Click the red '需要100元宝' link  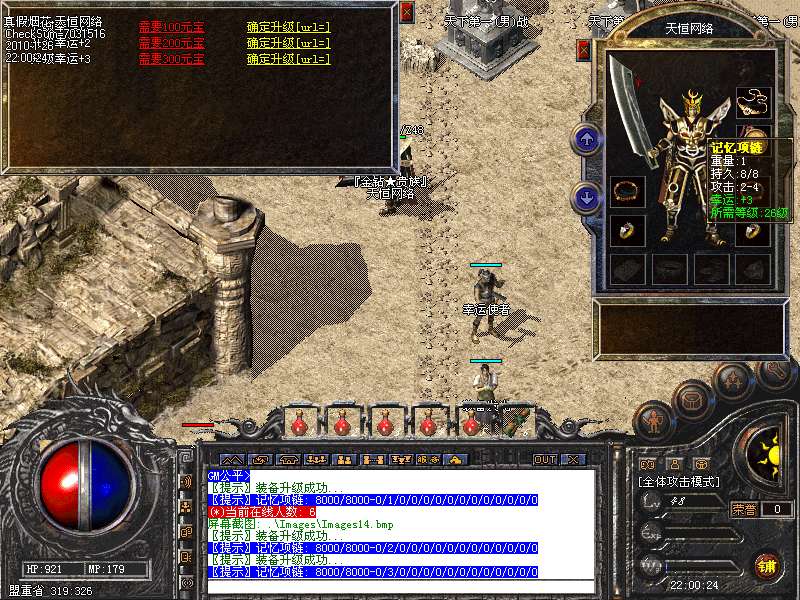pos(171,26)
